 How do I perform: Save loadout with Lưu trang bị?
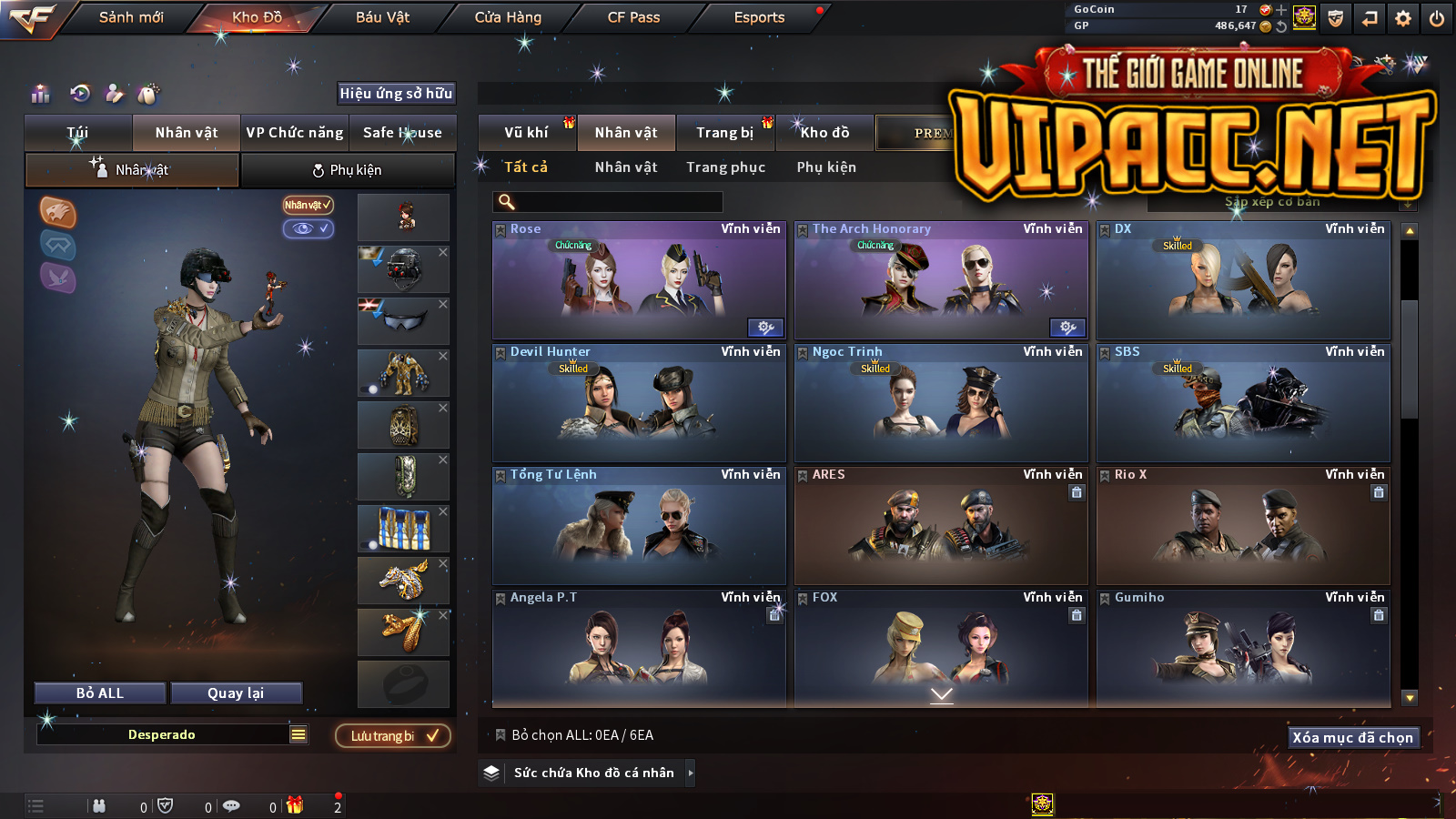coord(393,736)
